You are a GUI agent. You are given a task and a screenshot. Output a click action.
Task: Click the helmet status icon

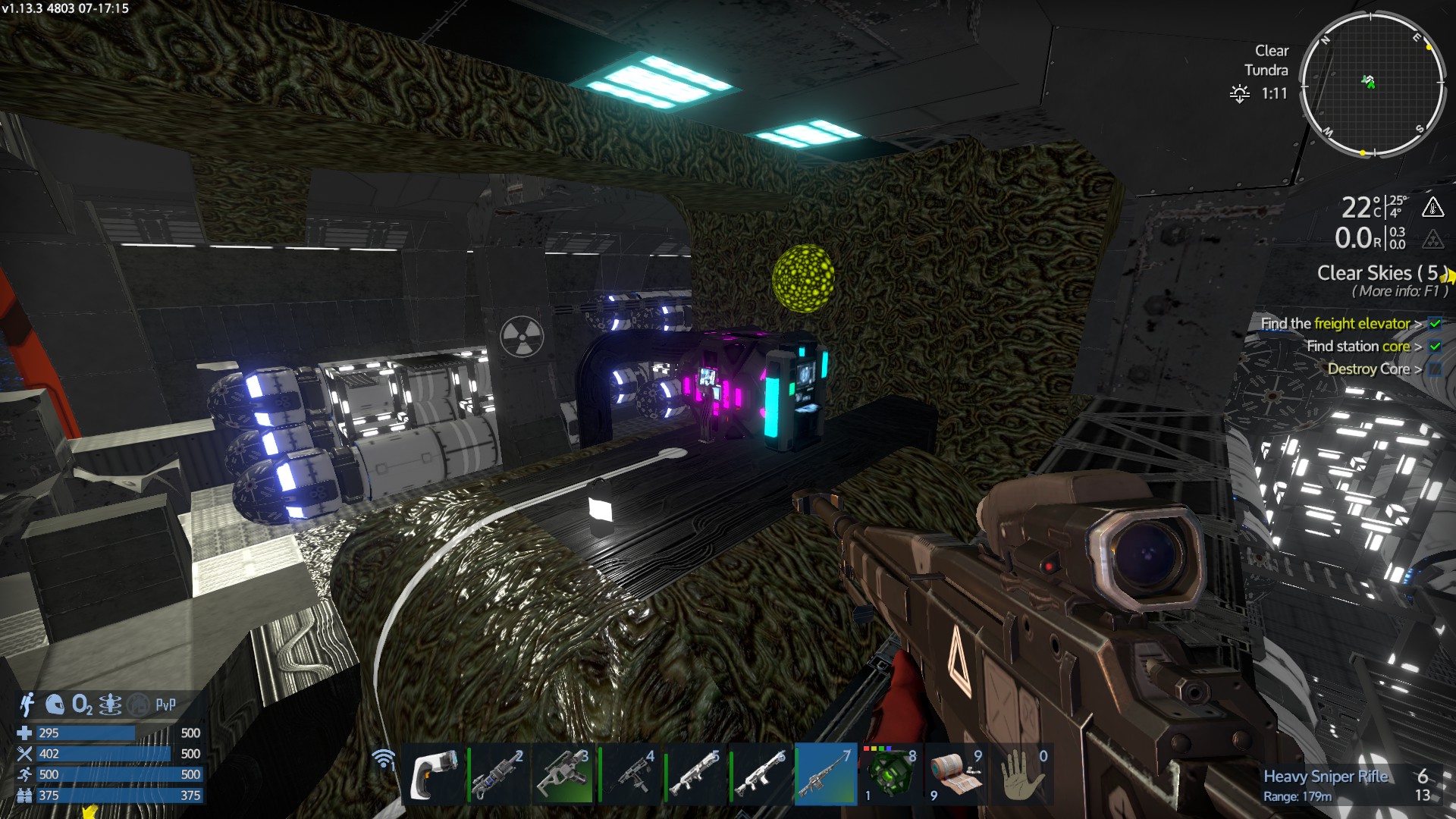point(55,704)
